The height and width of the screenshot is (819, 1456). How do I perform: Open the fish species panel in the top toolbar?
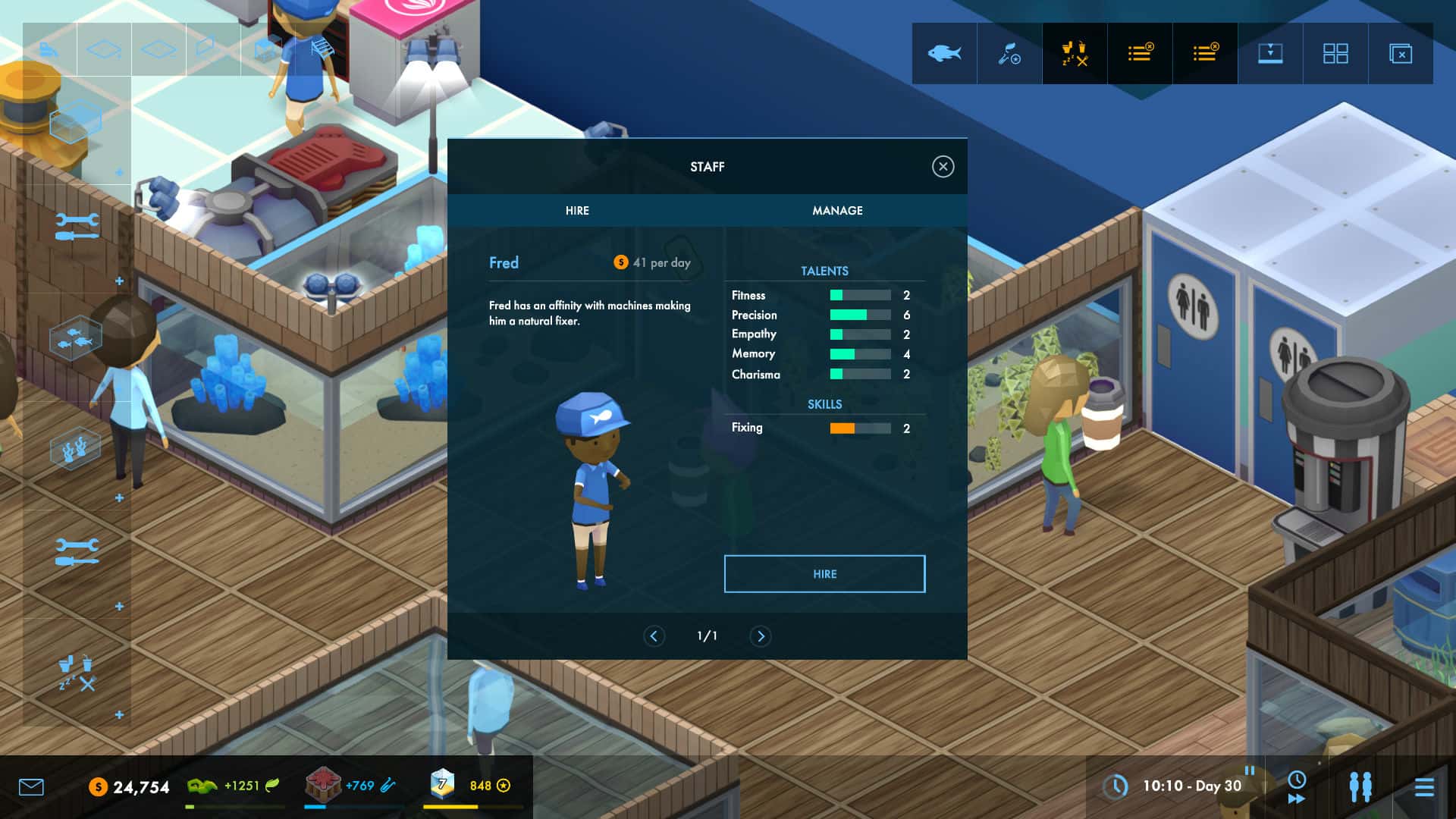pos(943,53)
